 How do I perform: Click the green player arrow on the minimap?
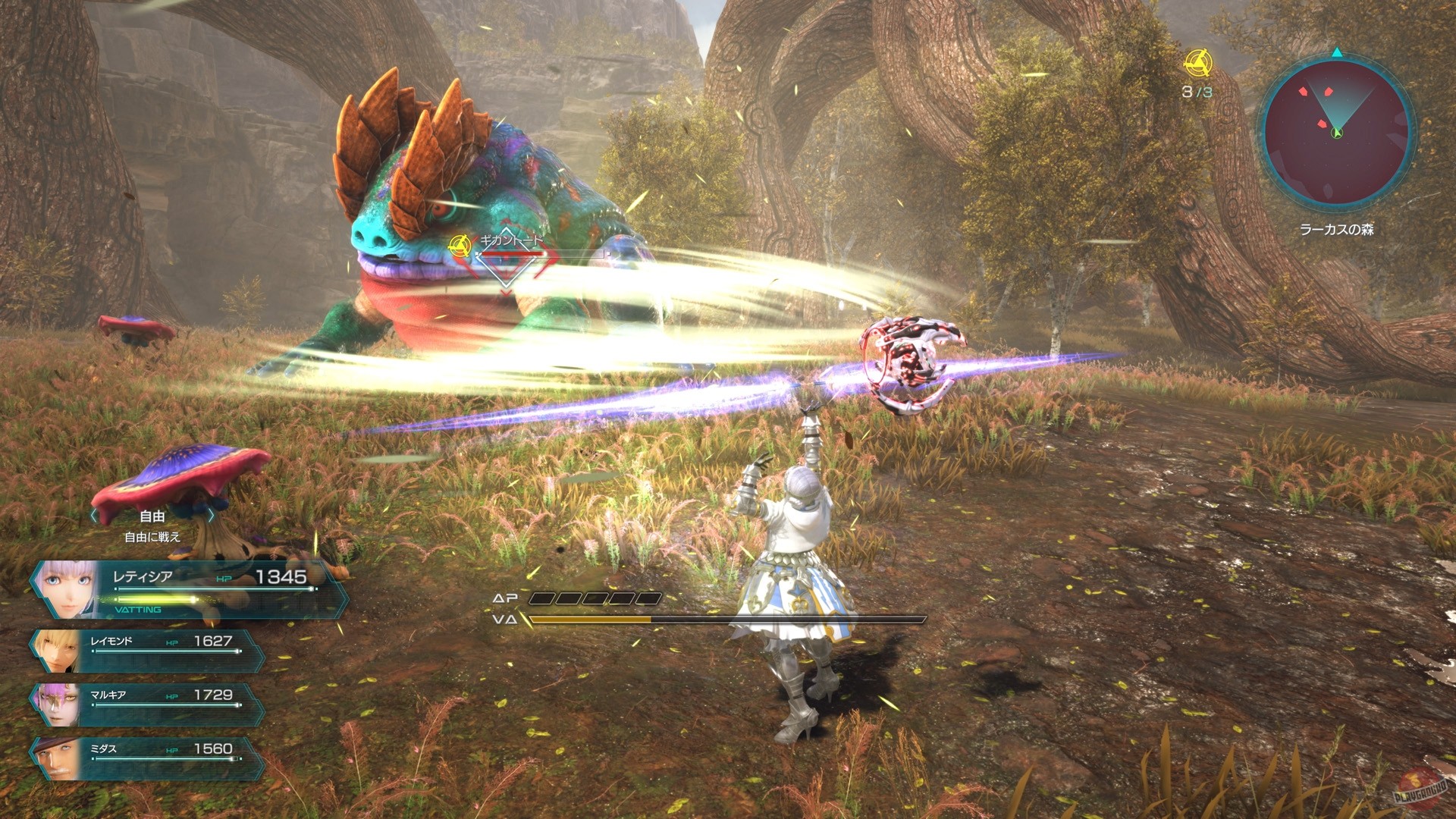pyautogui.click(x=1336, y=133)
